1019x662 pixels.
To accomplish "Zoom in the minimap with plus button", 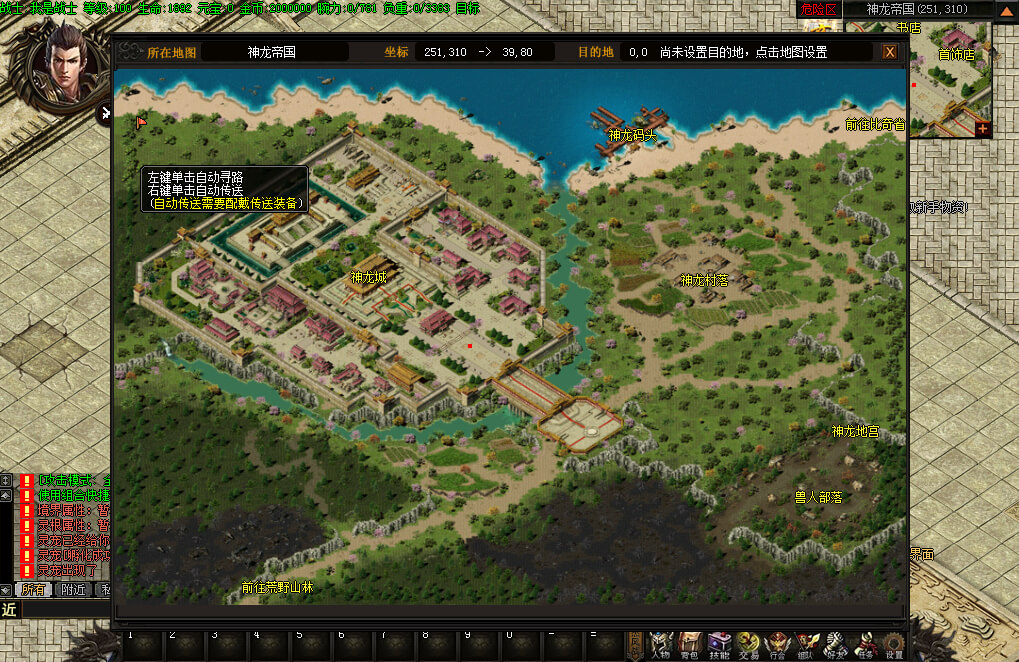I will click(982, 129).
